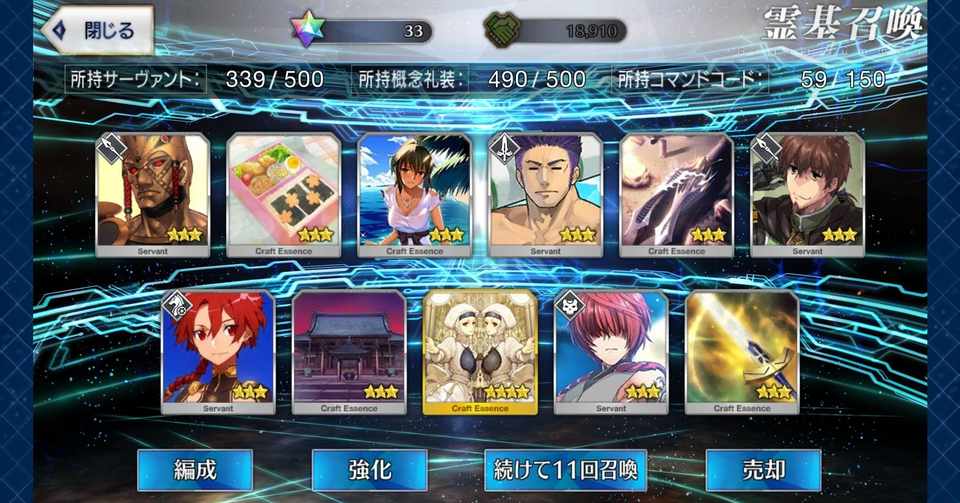Tap 続けて11回召喚 to summon again
This screenshot has height=503, width=960.
pos(565,469)
